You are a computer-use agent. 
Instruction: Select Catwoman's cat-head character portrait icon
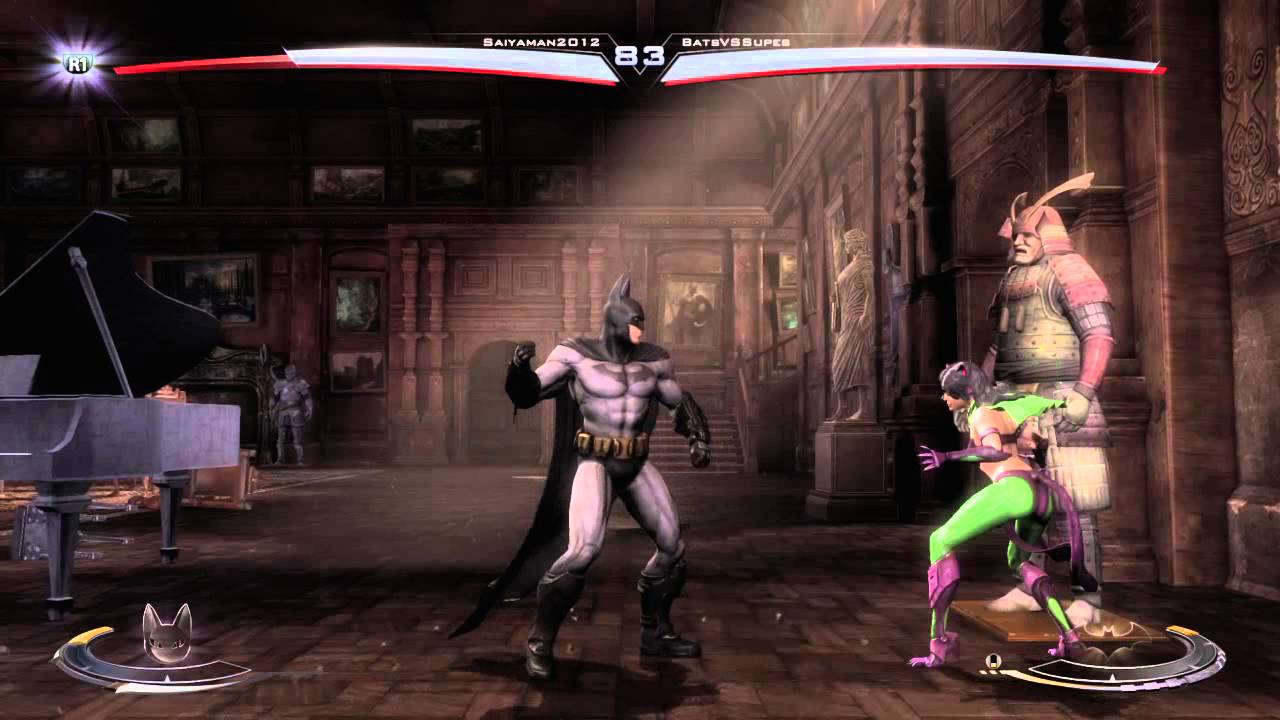(166, 632)
